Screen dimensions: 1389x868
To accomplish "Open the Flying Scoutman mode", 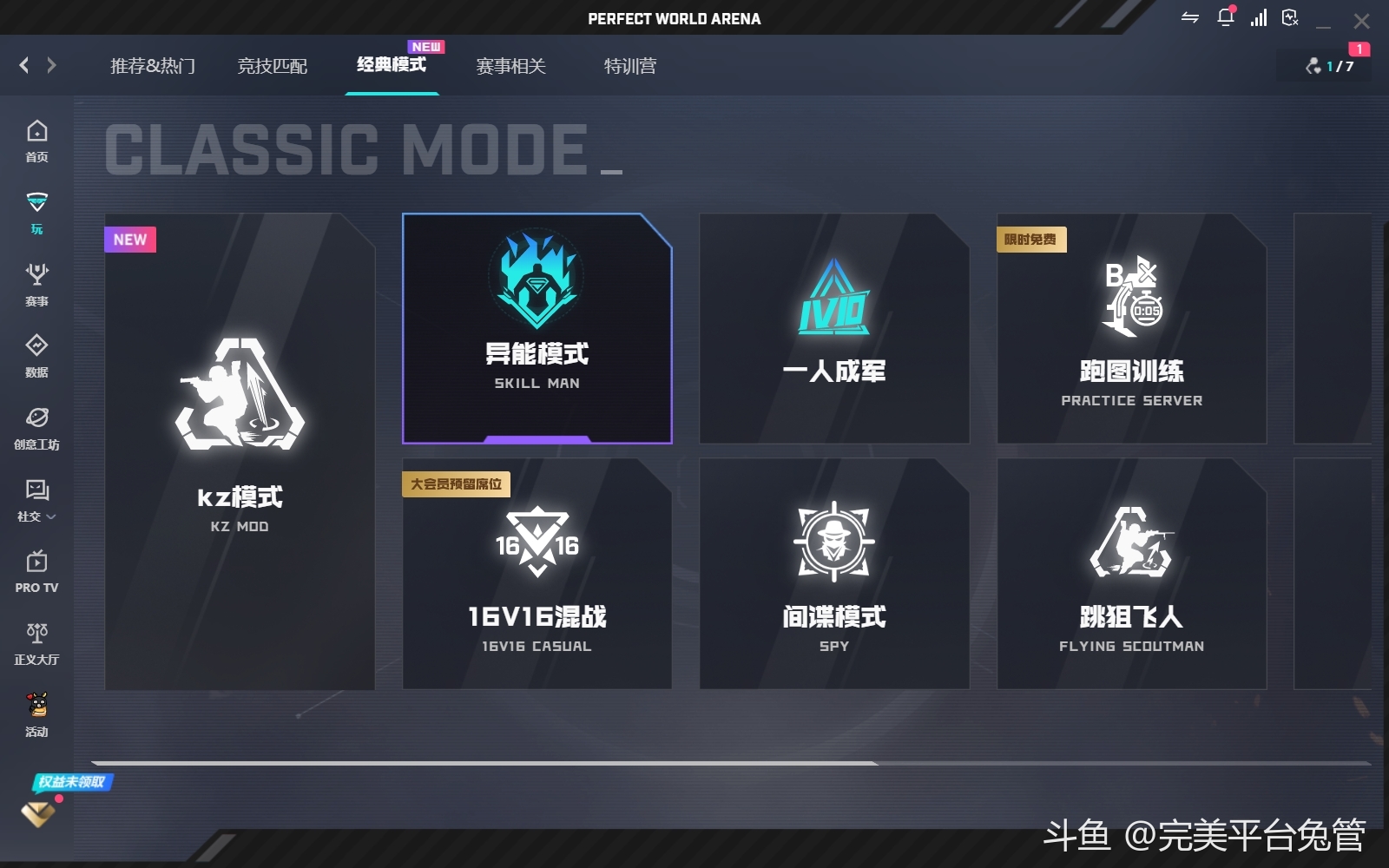I will [1131, 574].
